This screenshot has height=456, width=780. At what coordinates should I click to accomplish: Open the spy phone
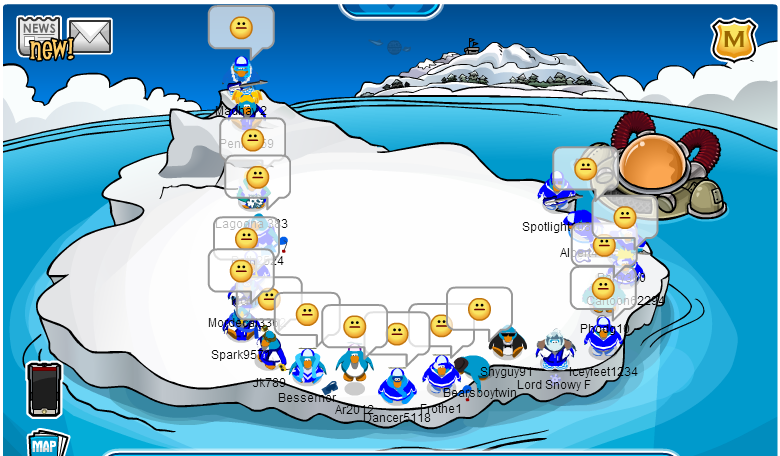pos(44,387)
